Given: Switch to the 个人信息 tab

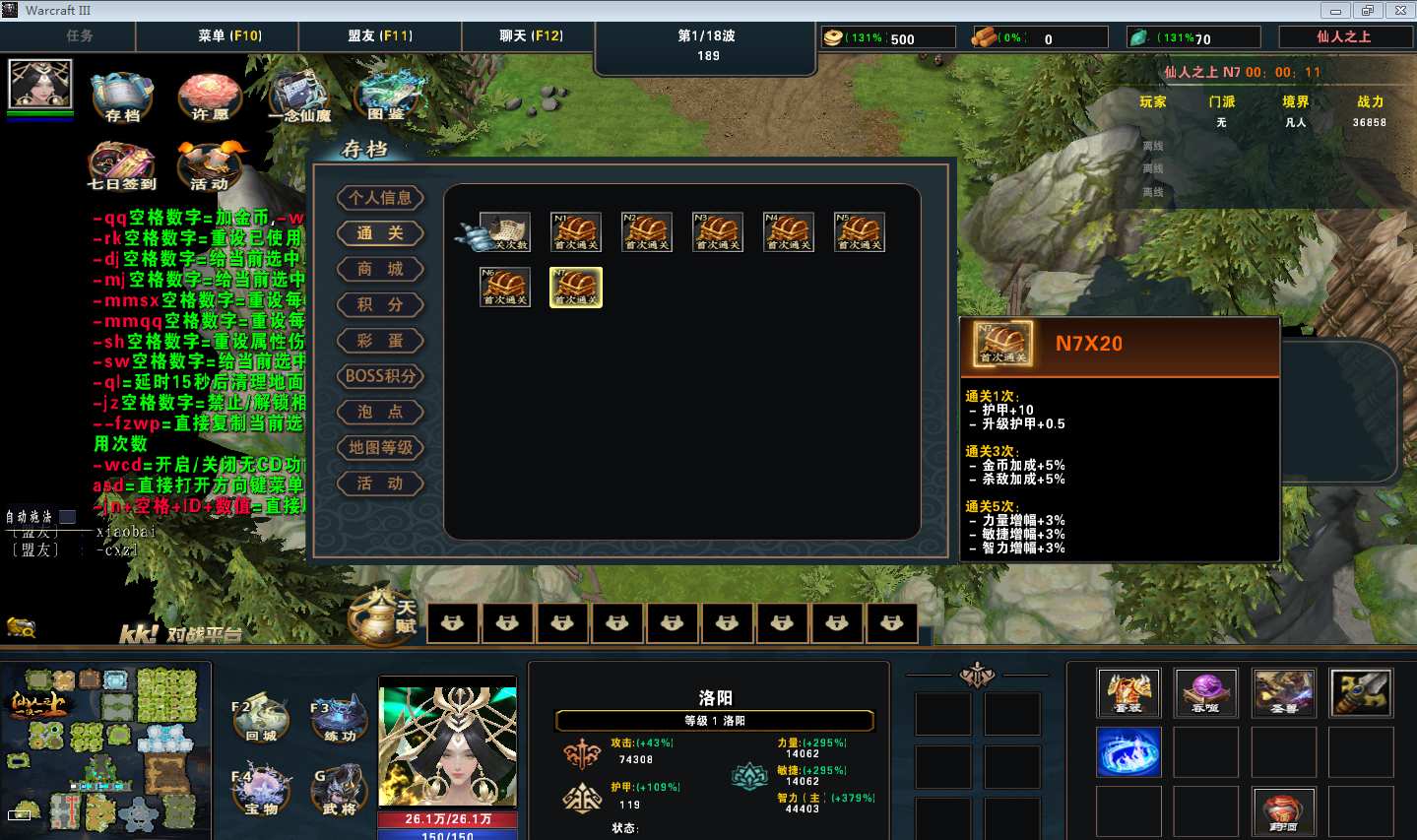Looking at the screenshot, I should (380, 198).
